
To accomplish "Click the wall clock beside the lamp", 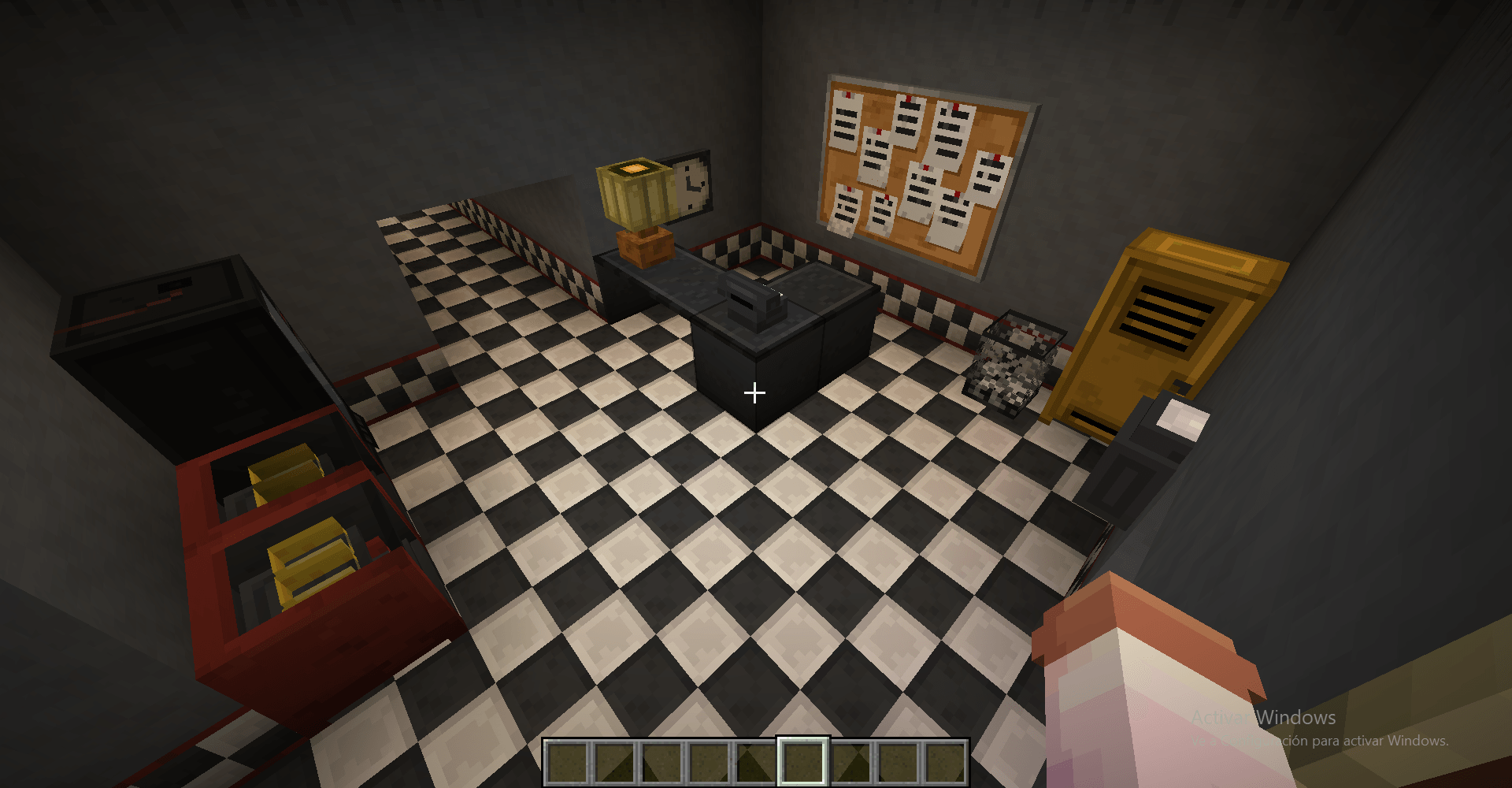I will tap(691, 185).
